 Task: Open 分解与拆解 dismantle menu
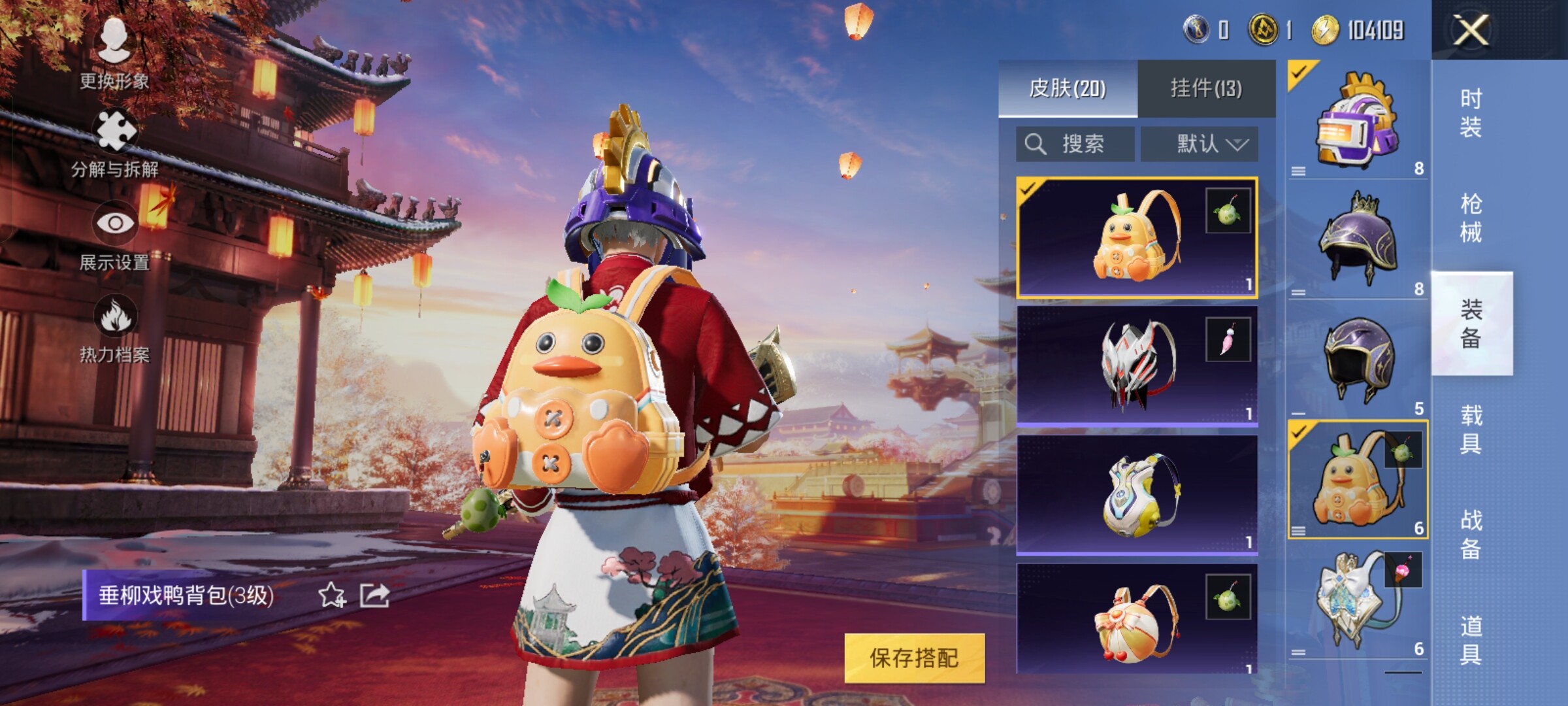[115, 144]
